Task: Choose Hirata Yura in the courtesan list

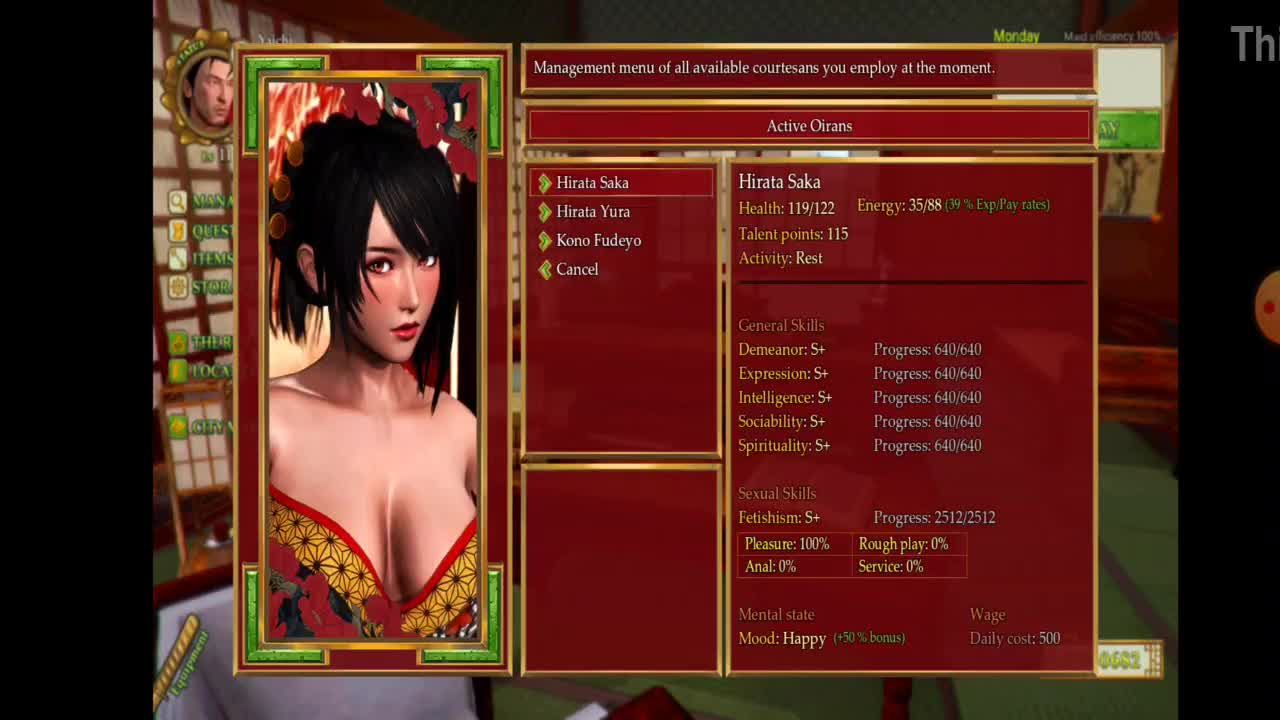Action: [593, 212]
